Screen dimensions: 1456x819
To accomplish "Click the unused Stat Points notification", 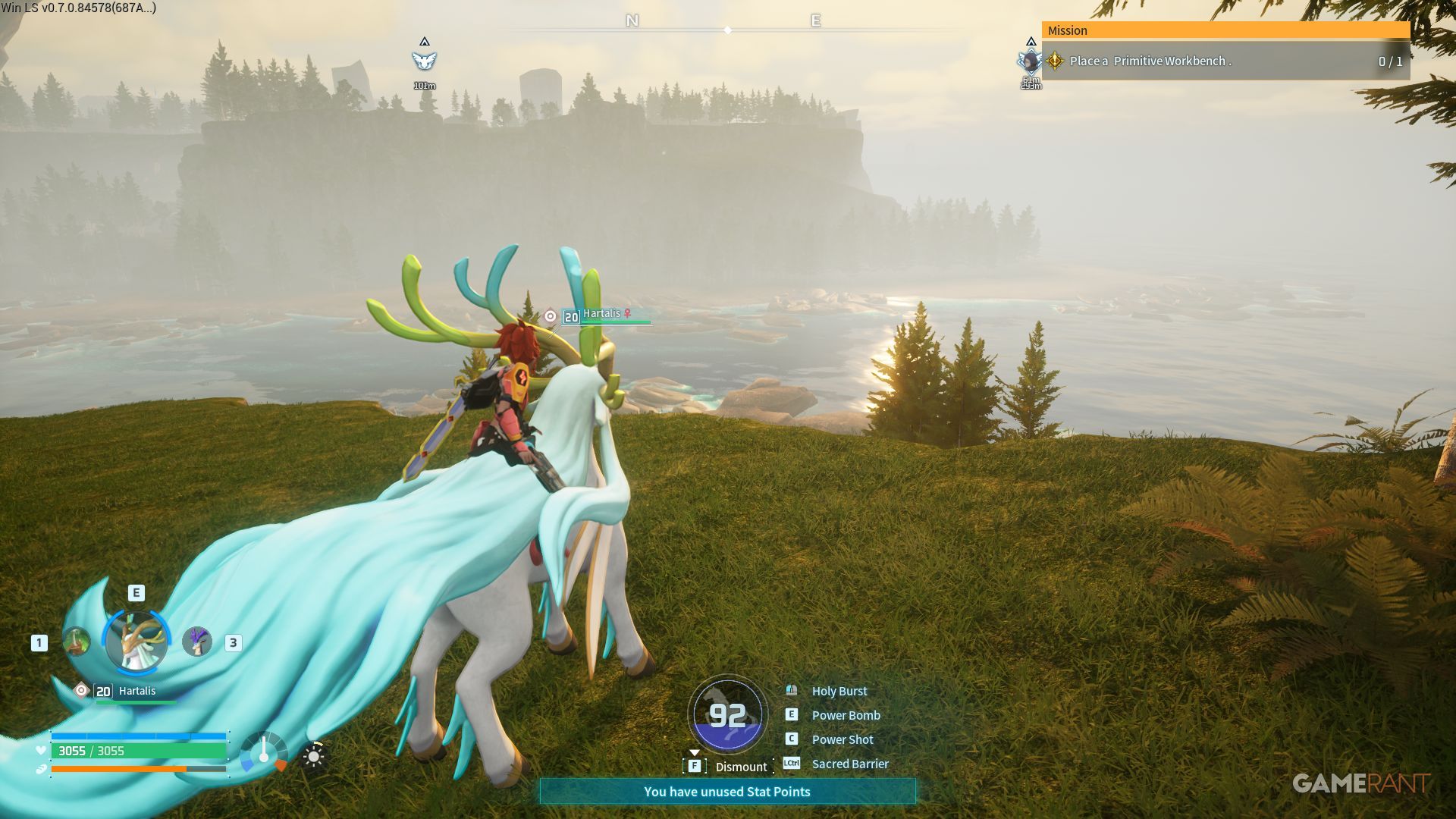I will (x=727, y=792).
